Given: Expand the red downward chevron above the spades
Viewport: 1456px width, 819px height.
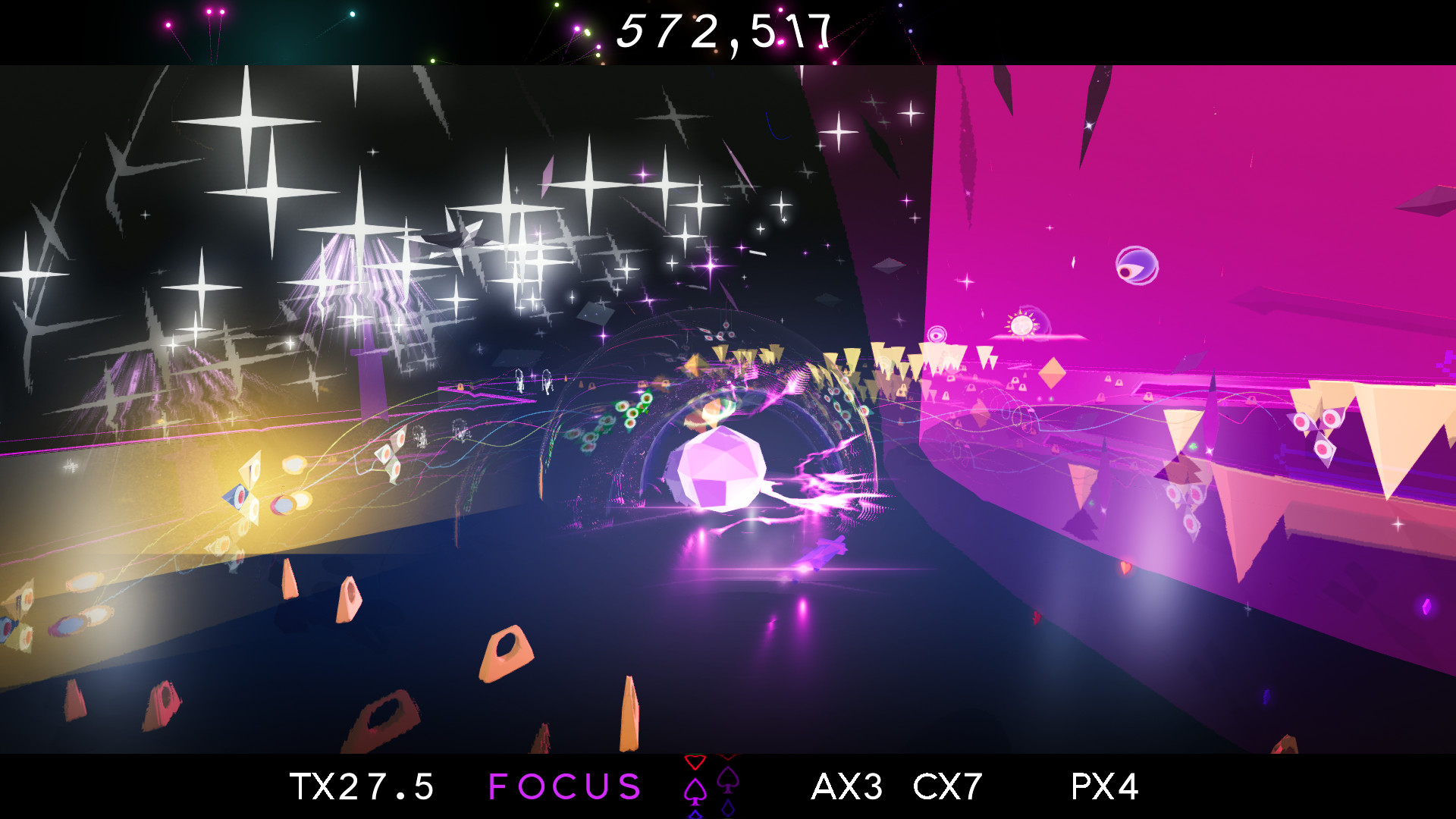Looking at the screenshot, I should click(695, 763).
